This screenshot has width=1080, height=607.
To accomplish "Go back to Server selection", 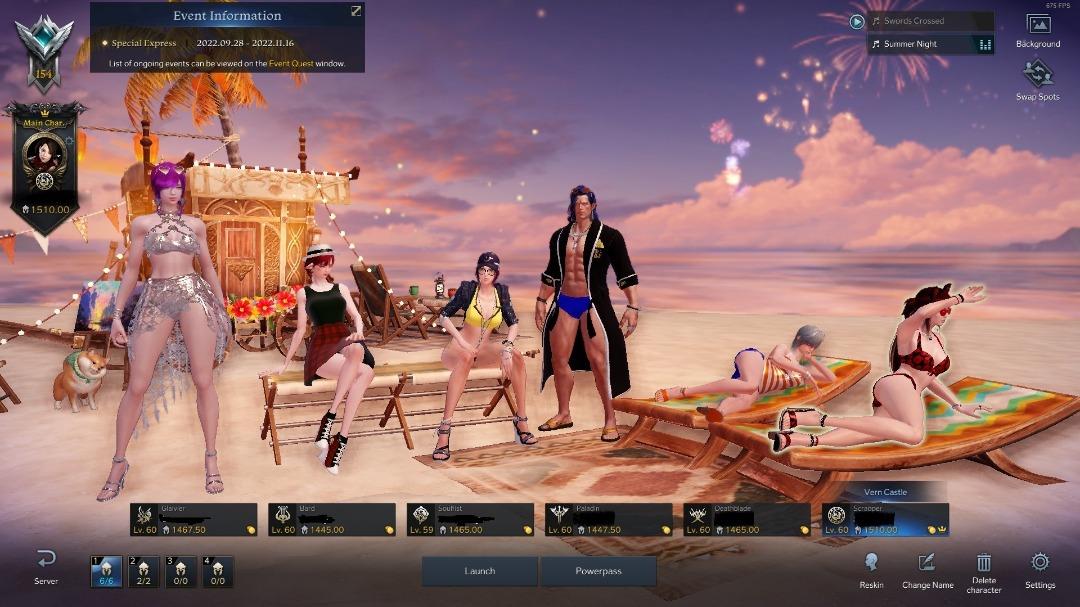I will 46,566.
